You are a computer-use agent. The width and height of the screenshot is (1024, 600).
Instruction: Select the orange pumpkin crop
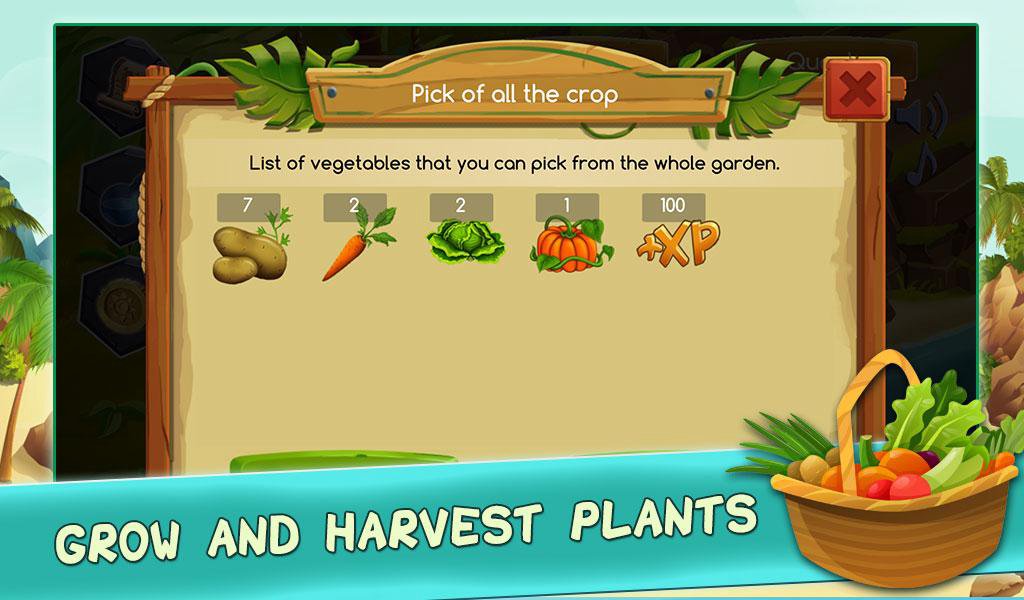[565, 246]
